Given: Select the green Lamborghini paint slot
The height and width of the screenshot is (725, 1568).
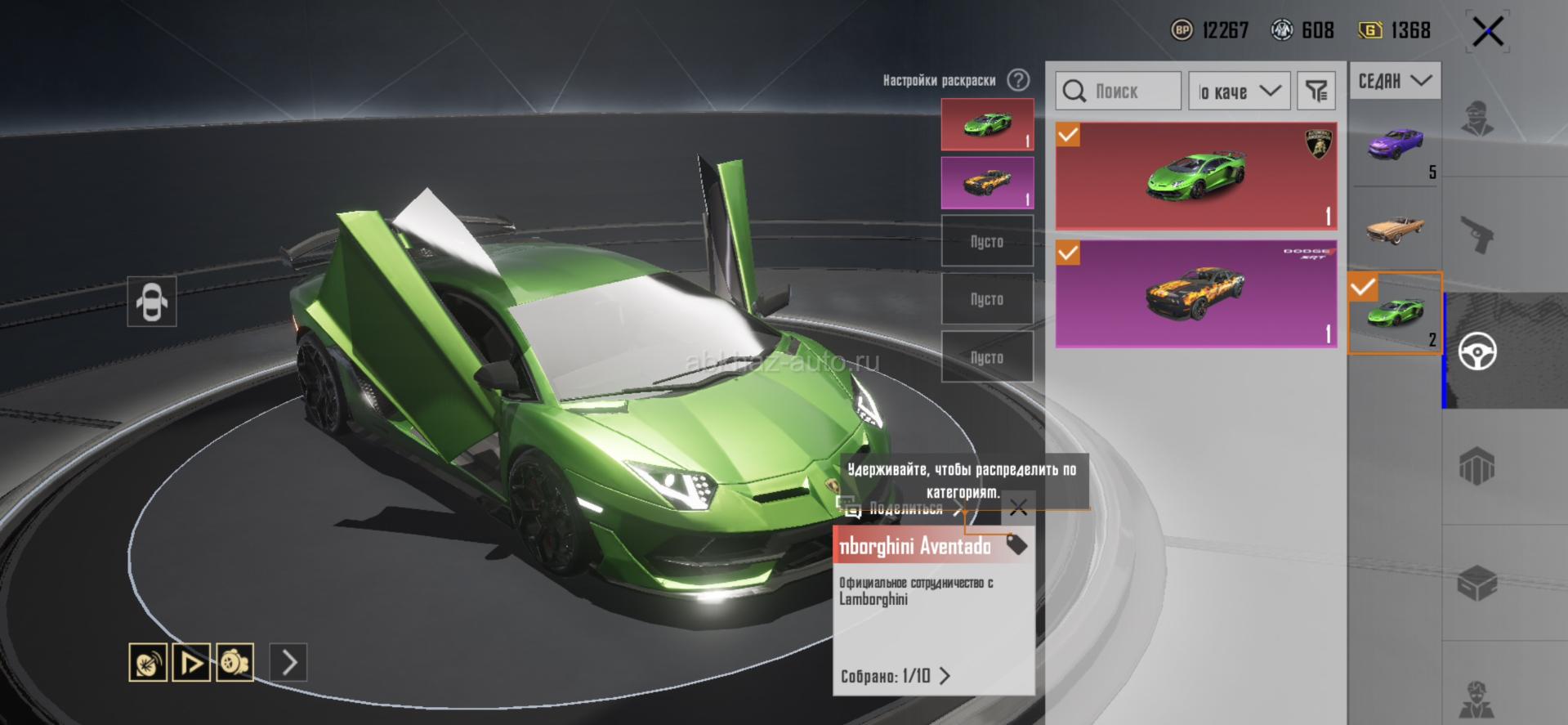Looking at the screenshot, I should [987, 124].
